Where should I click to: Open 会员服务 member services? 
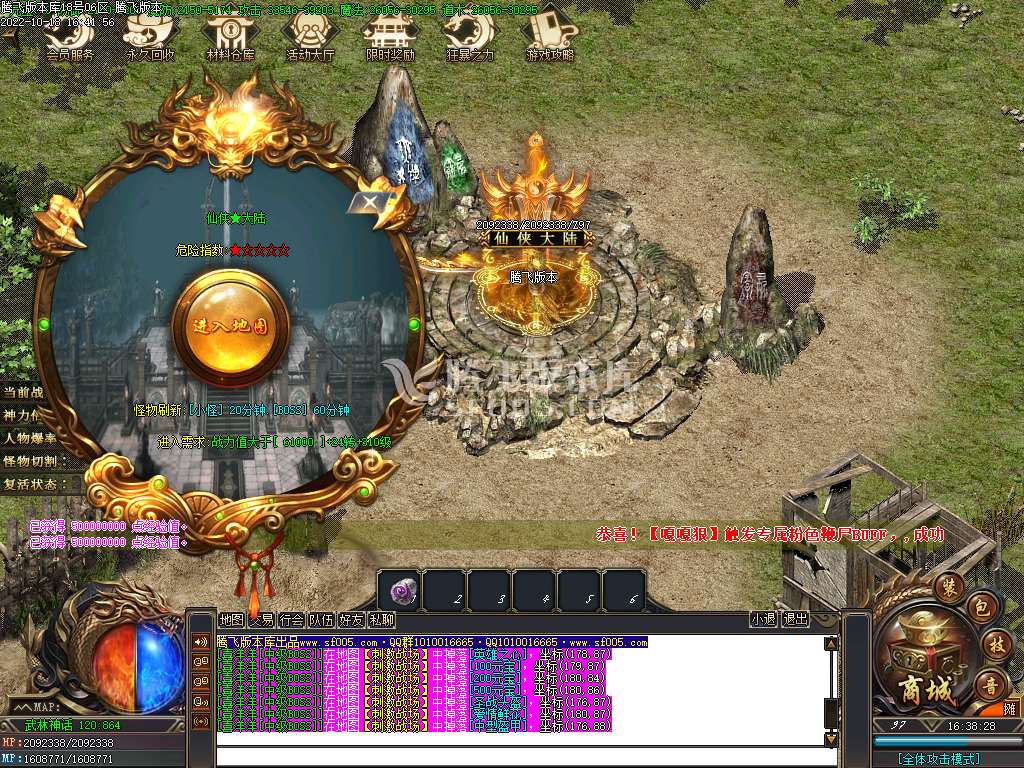[x=70, y=38]
